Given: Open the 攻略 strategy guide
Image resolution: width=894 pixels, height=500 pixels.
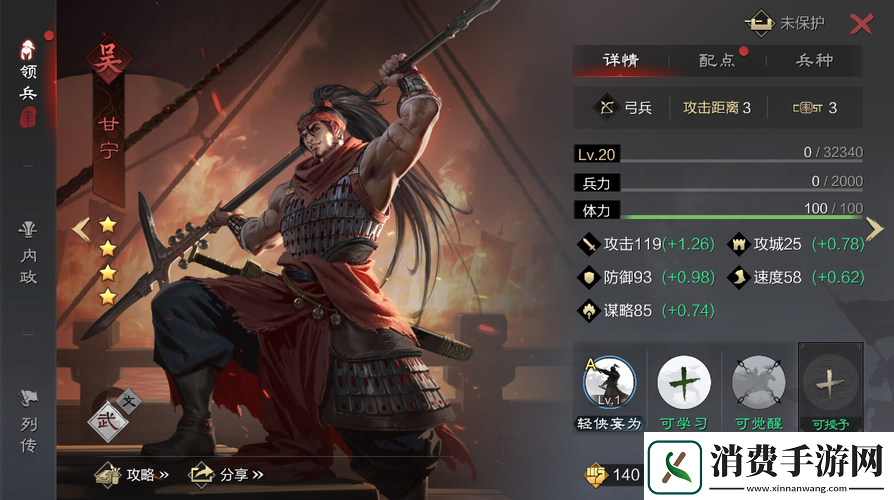Looking at the screenshot, I should [132, 474].
